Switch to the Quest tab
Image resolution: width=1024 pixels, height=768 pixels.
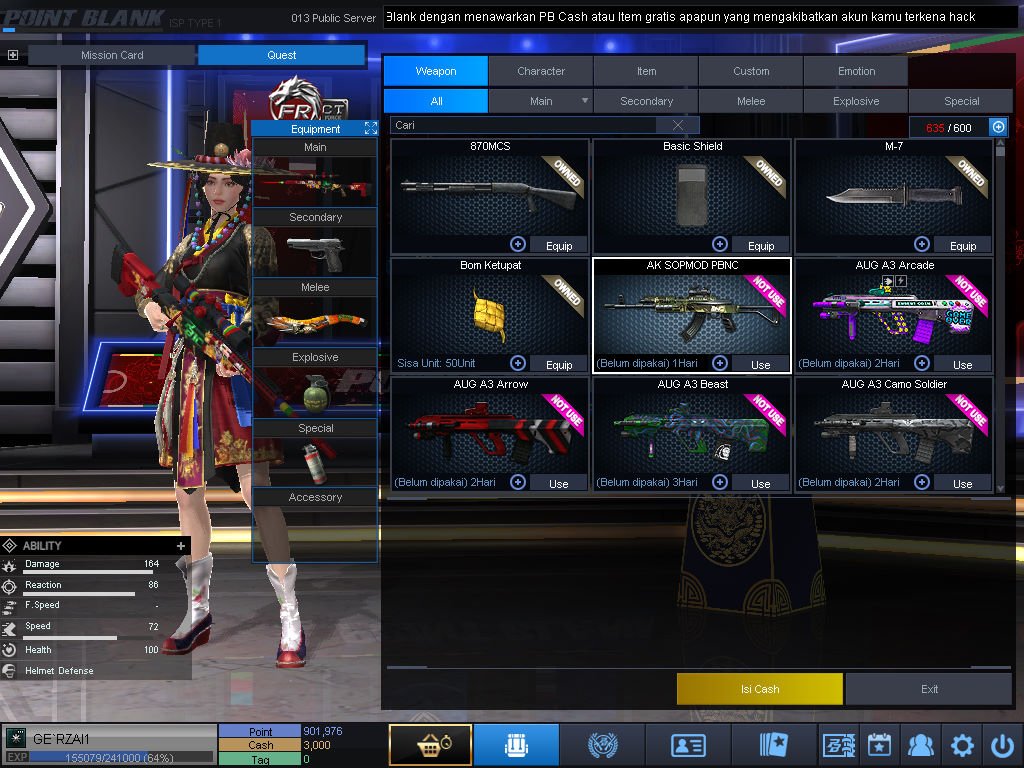coord(282,55)
